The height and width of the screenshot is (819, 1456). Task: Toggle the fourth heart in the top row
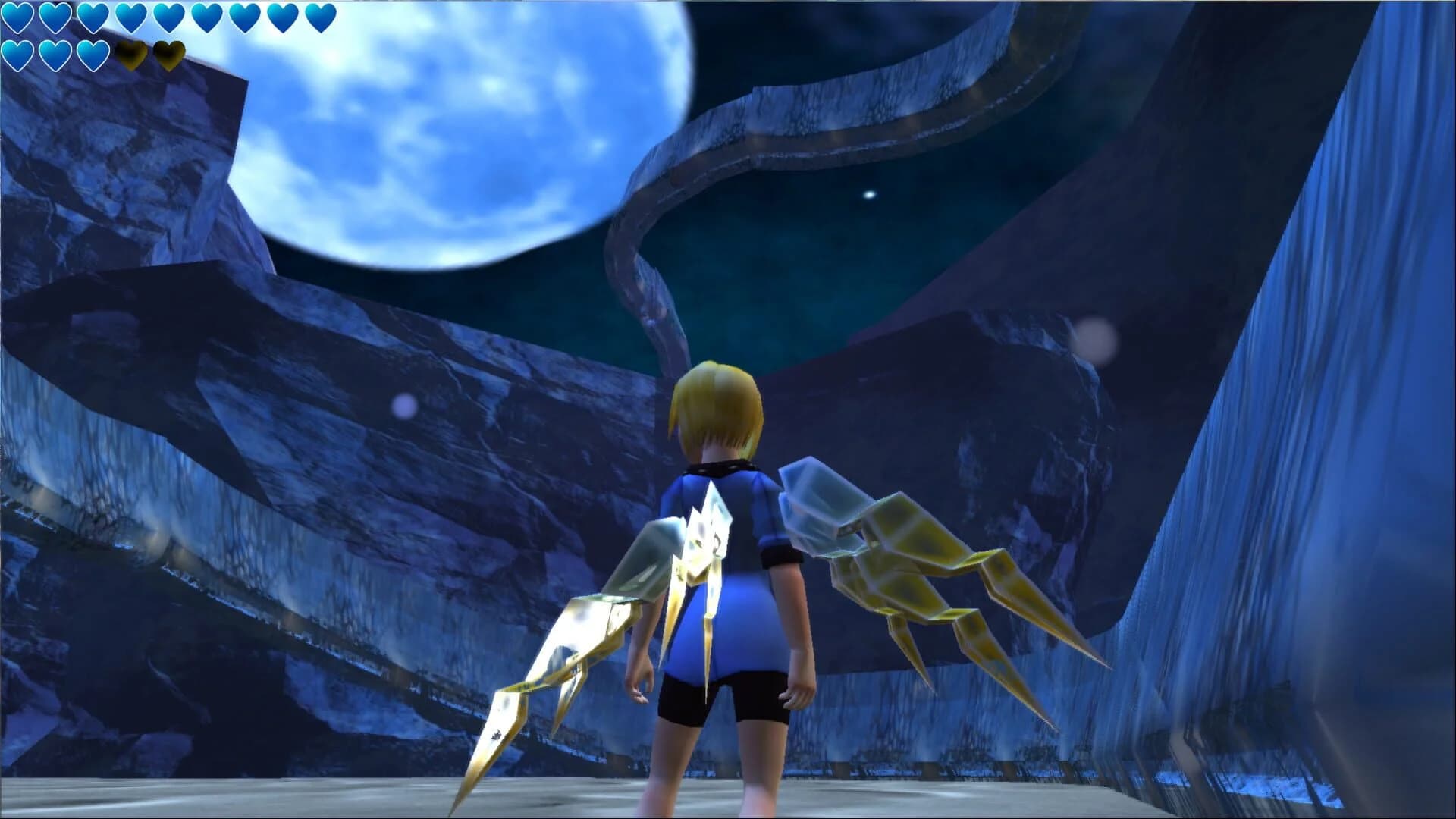click(129, 17)
